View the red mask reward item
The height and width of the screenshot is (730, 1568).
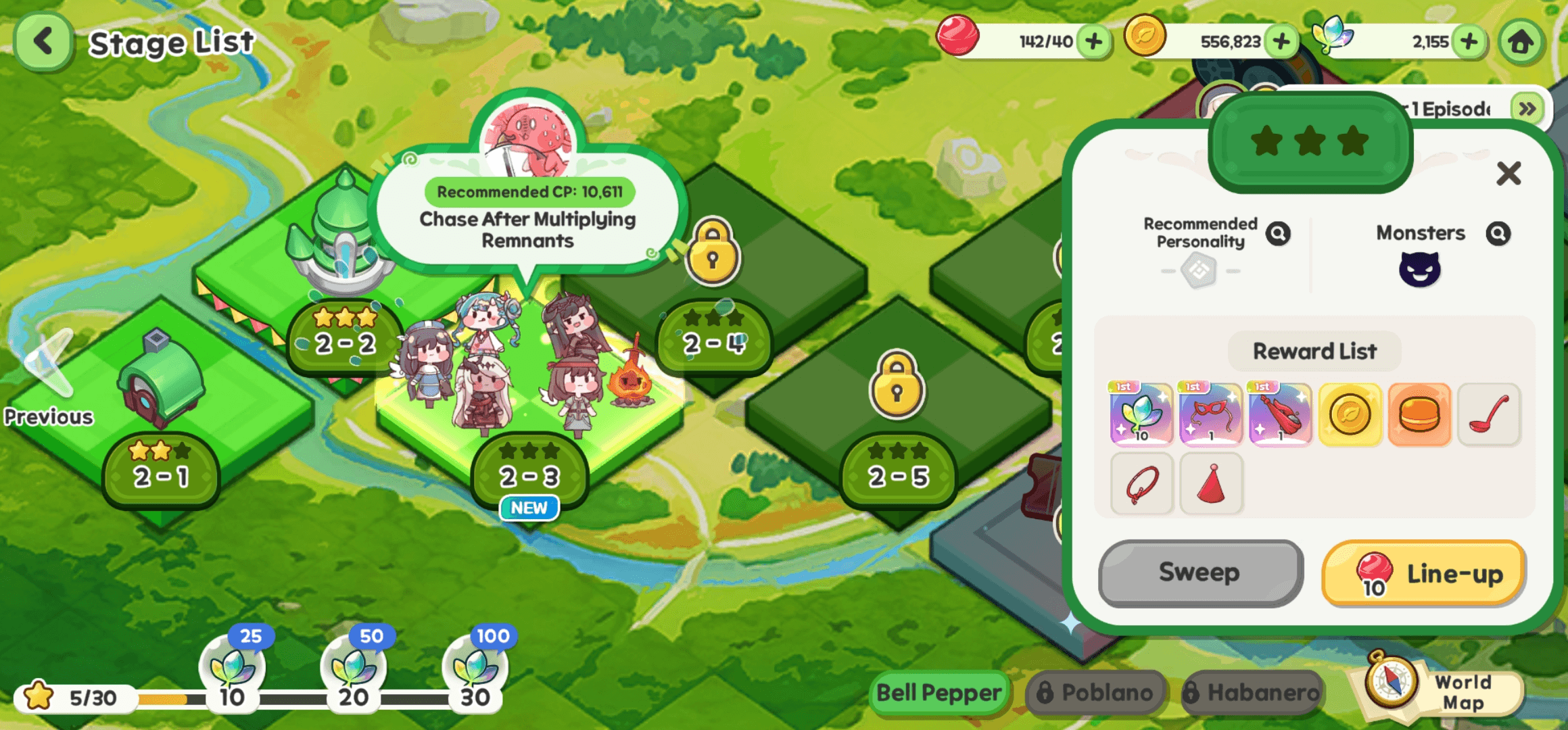coord(1210,414)
